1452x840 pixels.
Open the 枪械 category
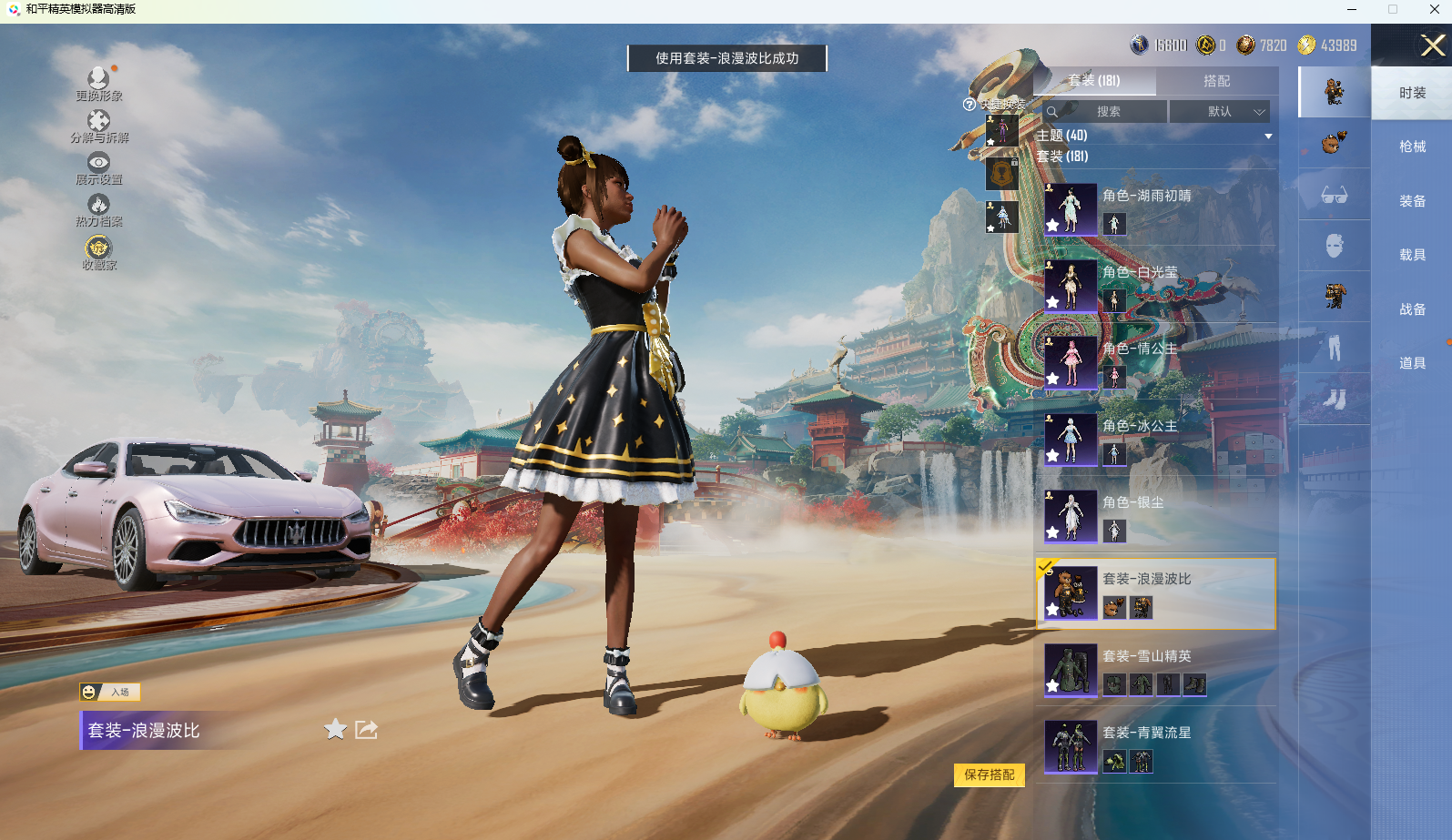(1412, 147)
